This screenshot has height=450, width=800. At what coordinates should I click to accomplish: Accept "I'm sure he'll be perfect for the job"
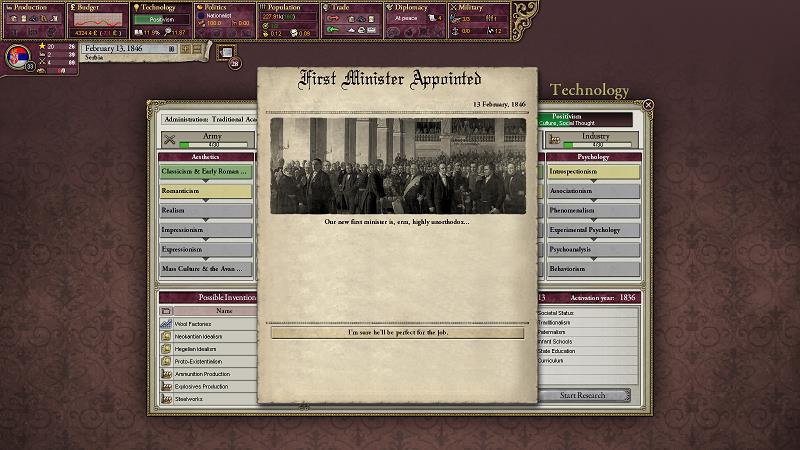coord(397,332)
